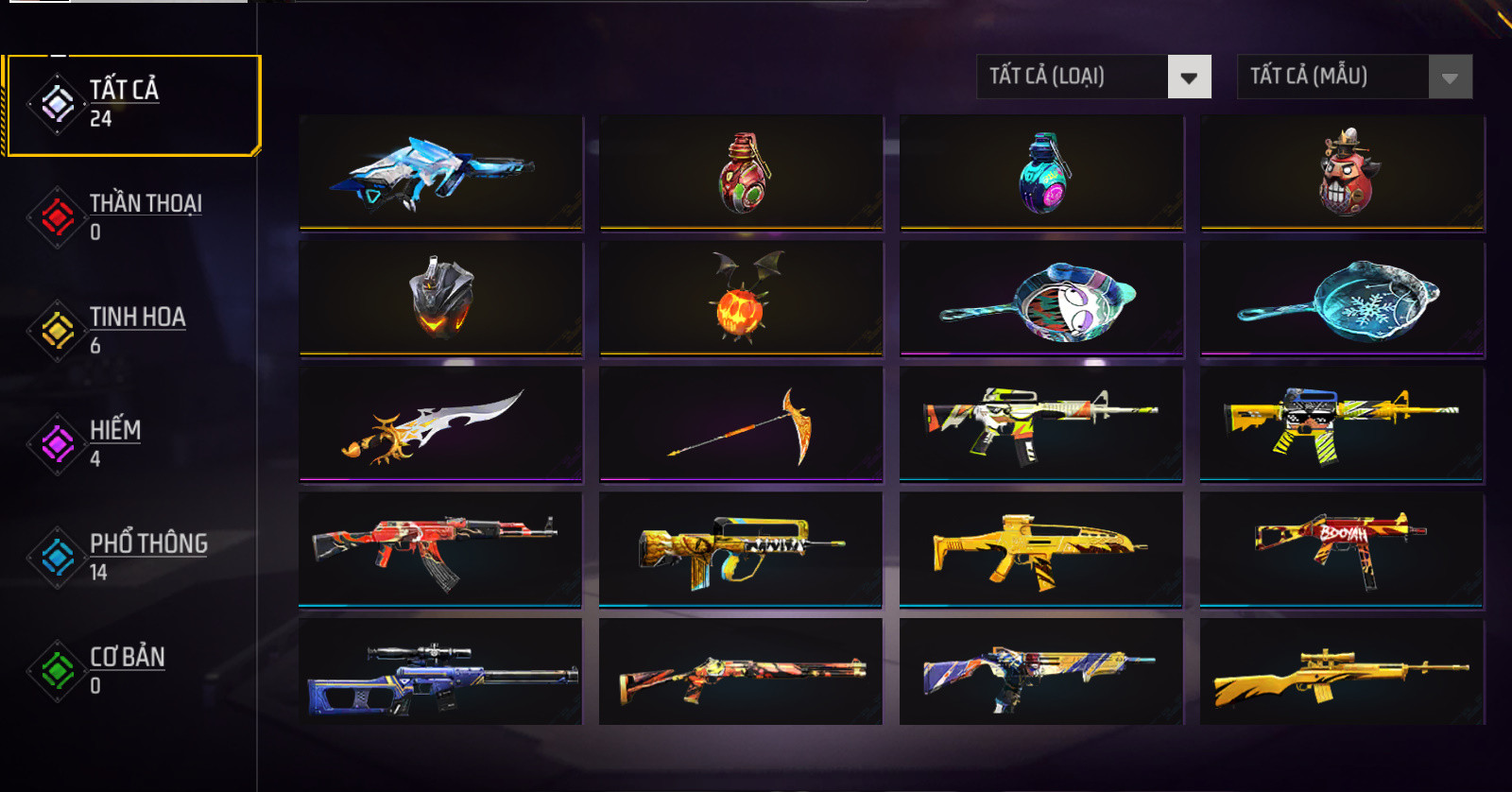Choose the pumpkin grenade with bat wings
1512x792 pixels.
741,298
